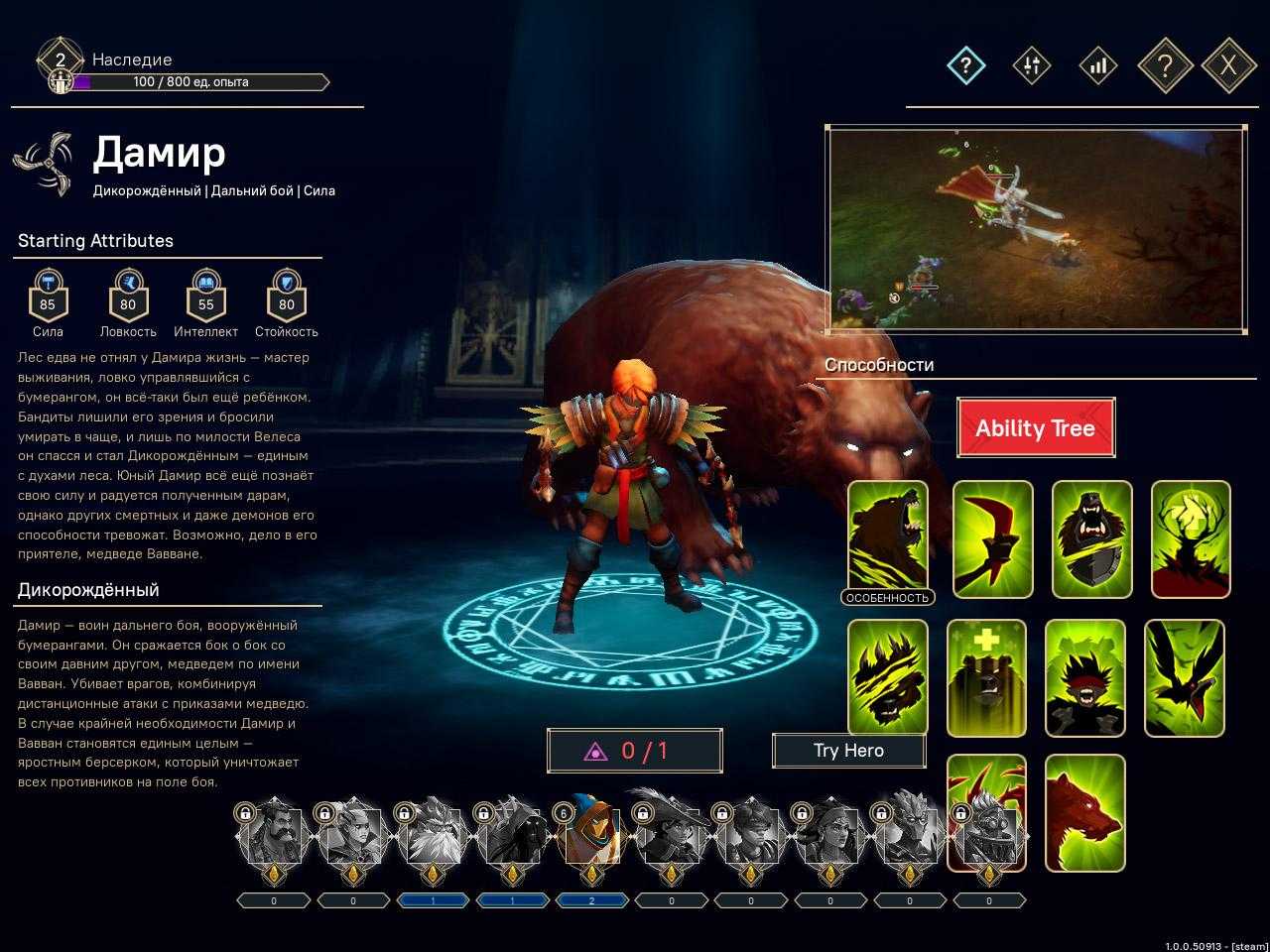Select the red bear head ability card
The image size is (1270, 952).
[x=1085, y=812]
